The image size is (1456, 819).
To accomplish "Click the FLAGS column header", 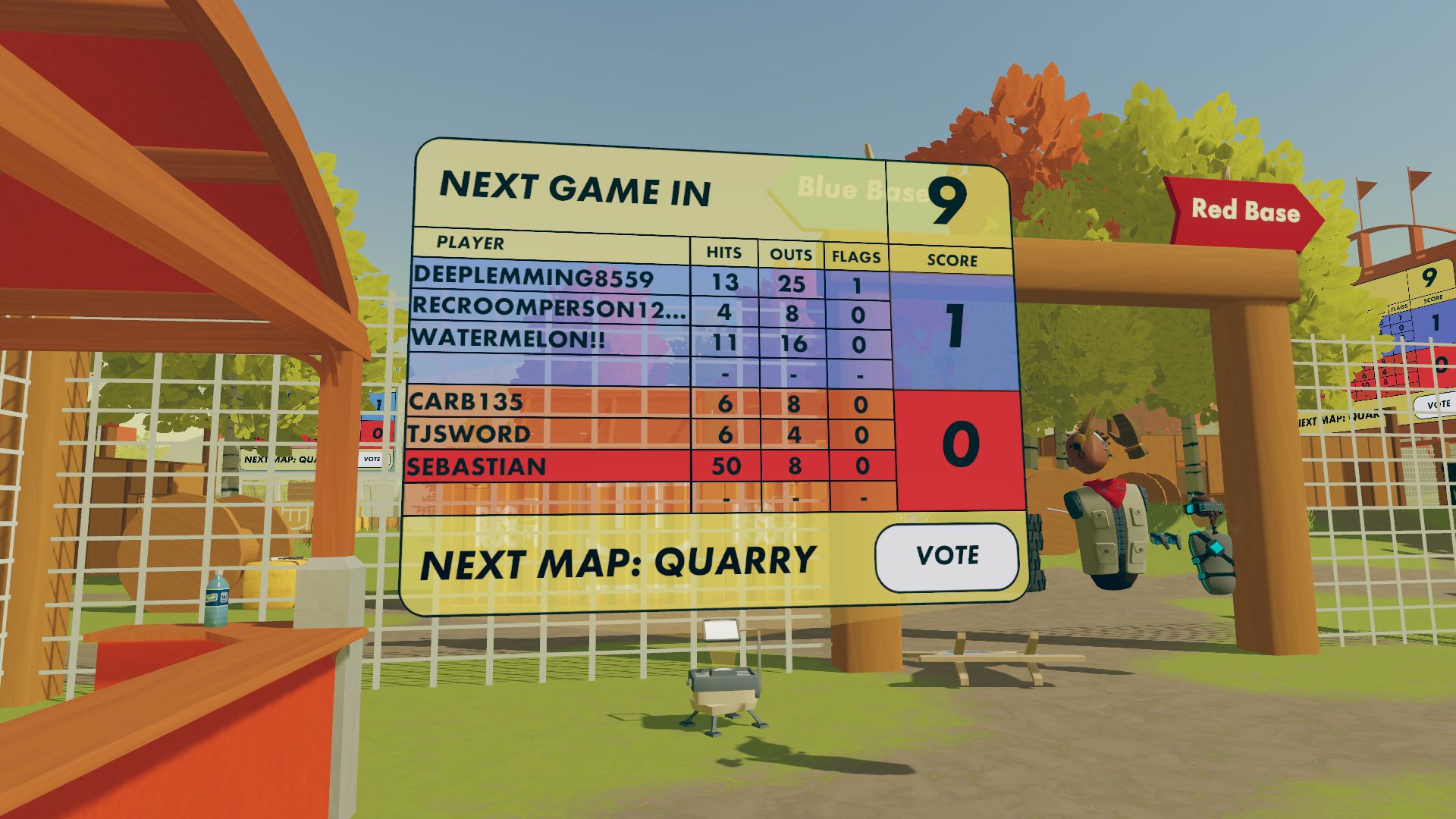I will click(855, 258).
